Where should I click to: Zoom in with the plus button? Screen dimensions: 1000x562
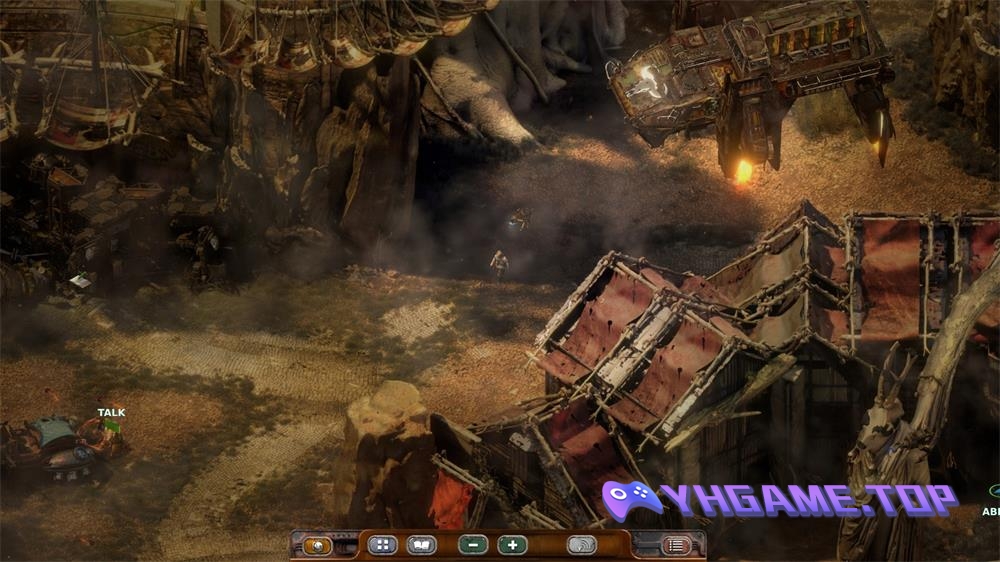(512, 546)
